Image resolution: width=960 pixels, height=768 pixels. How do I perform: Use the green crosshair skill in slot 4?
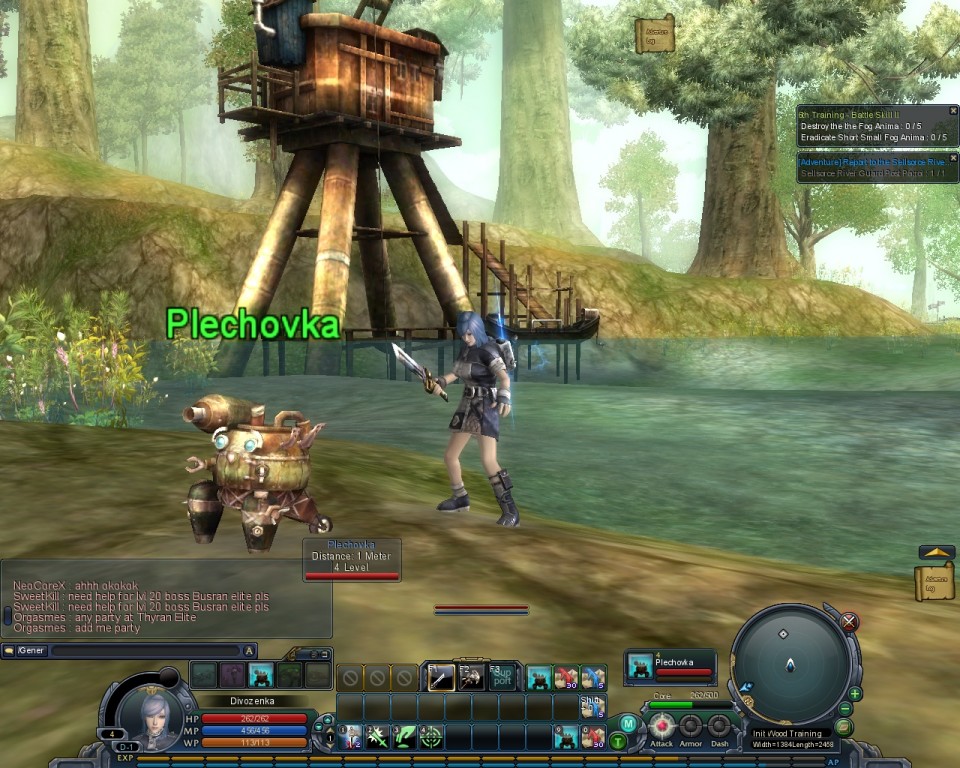(431, 738)
